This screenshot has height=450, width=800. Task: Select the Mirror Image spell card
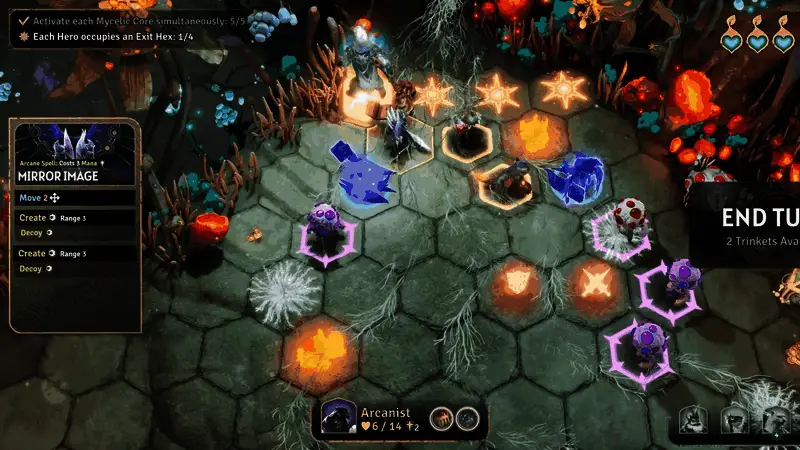(75, 155)
